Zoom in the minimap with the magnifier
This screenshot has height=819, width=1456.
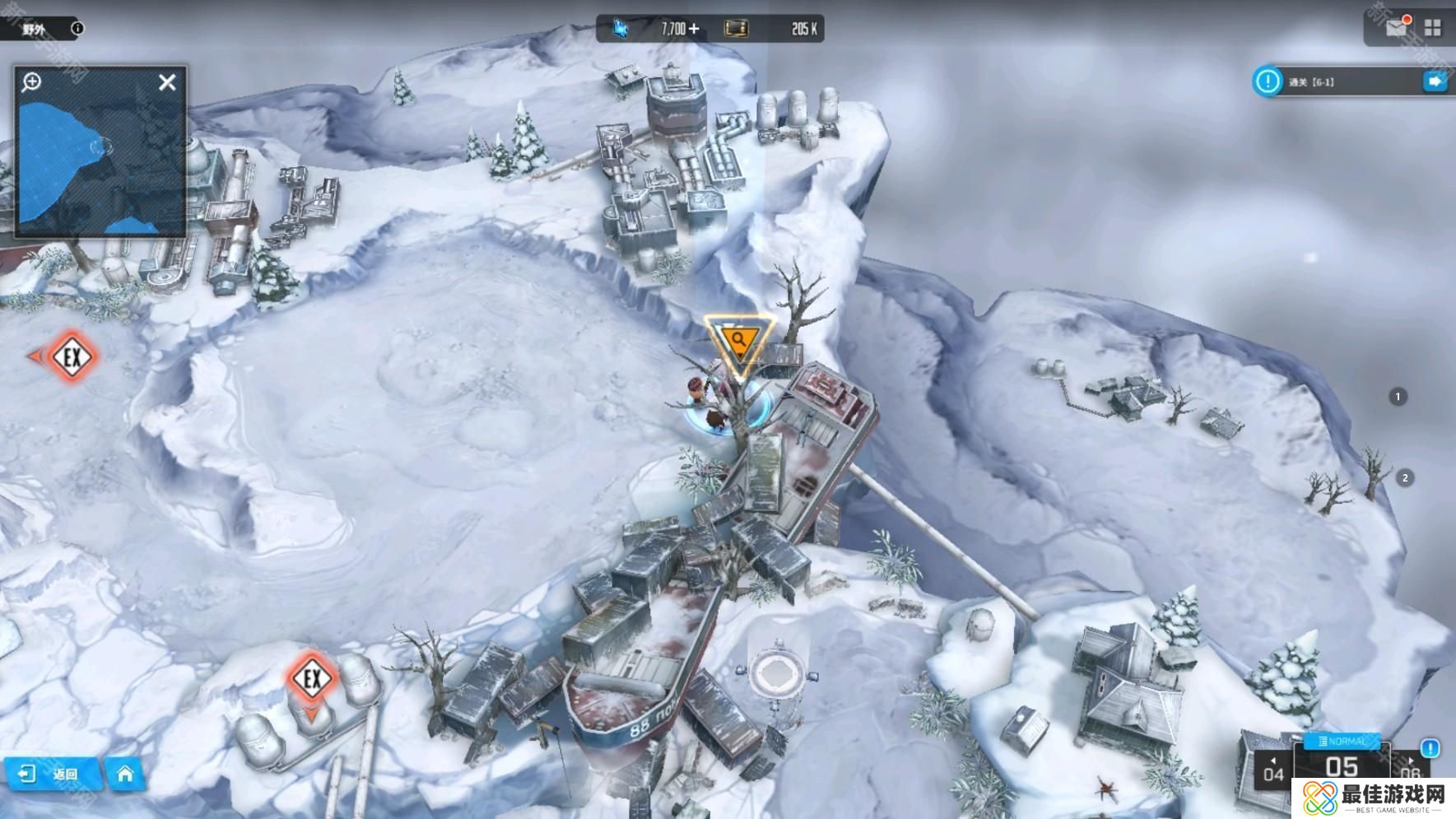click(x=32, y=81)
